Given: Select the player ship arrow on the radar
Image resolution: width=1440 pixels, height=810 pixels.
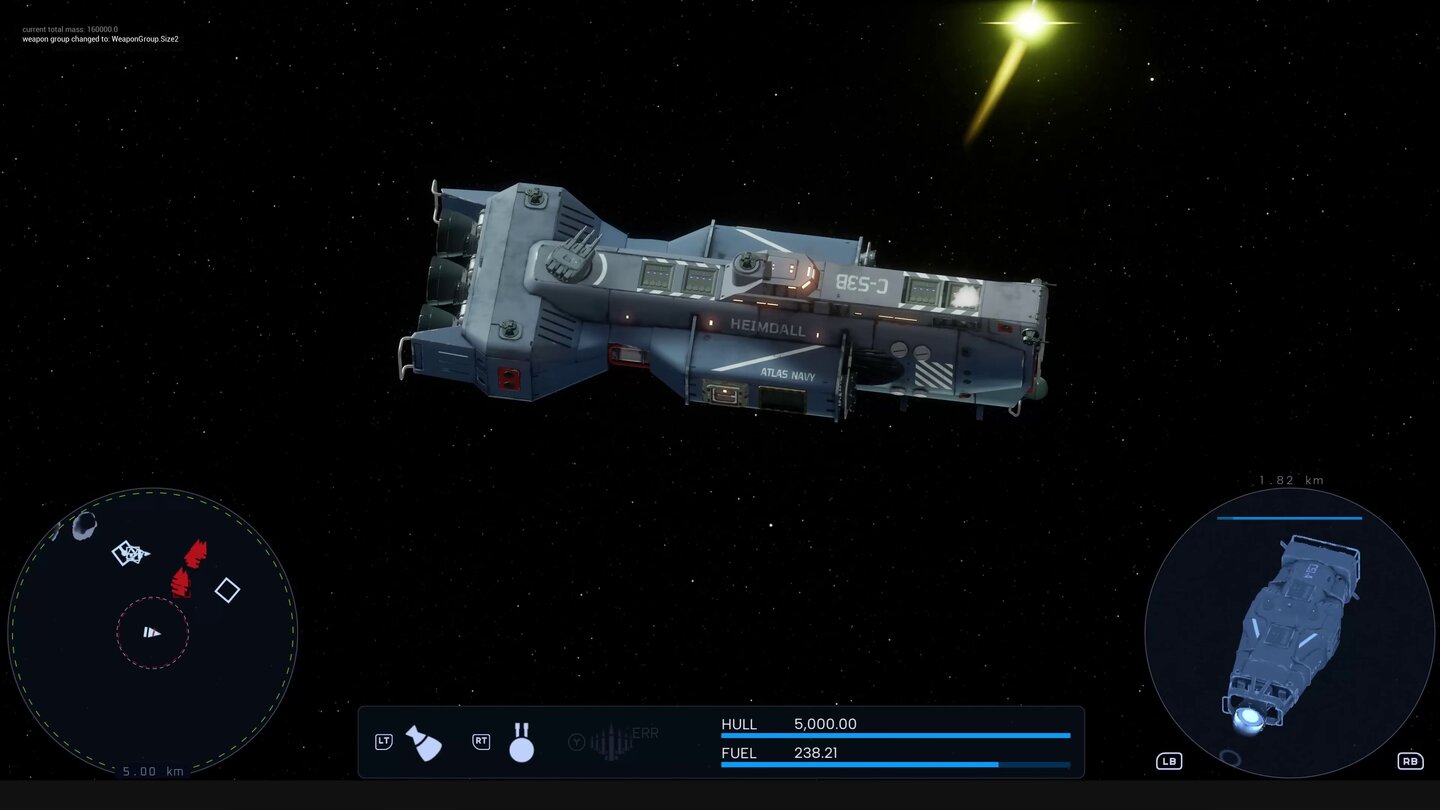Looking at the screenshot, I should (152, 632).
